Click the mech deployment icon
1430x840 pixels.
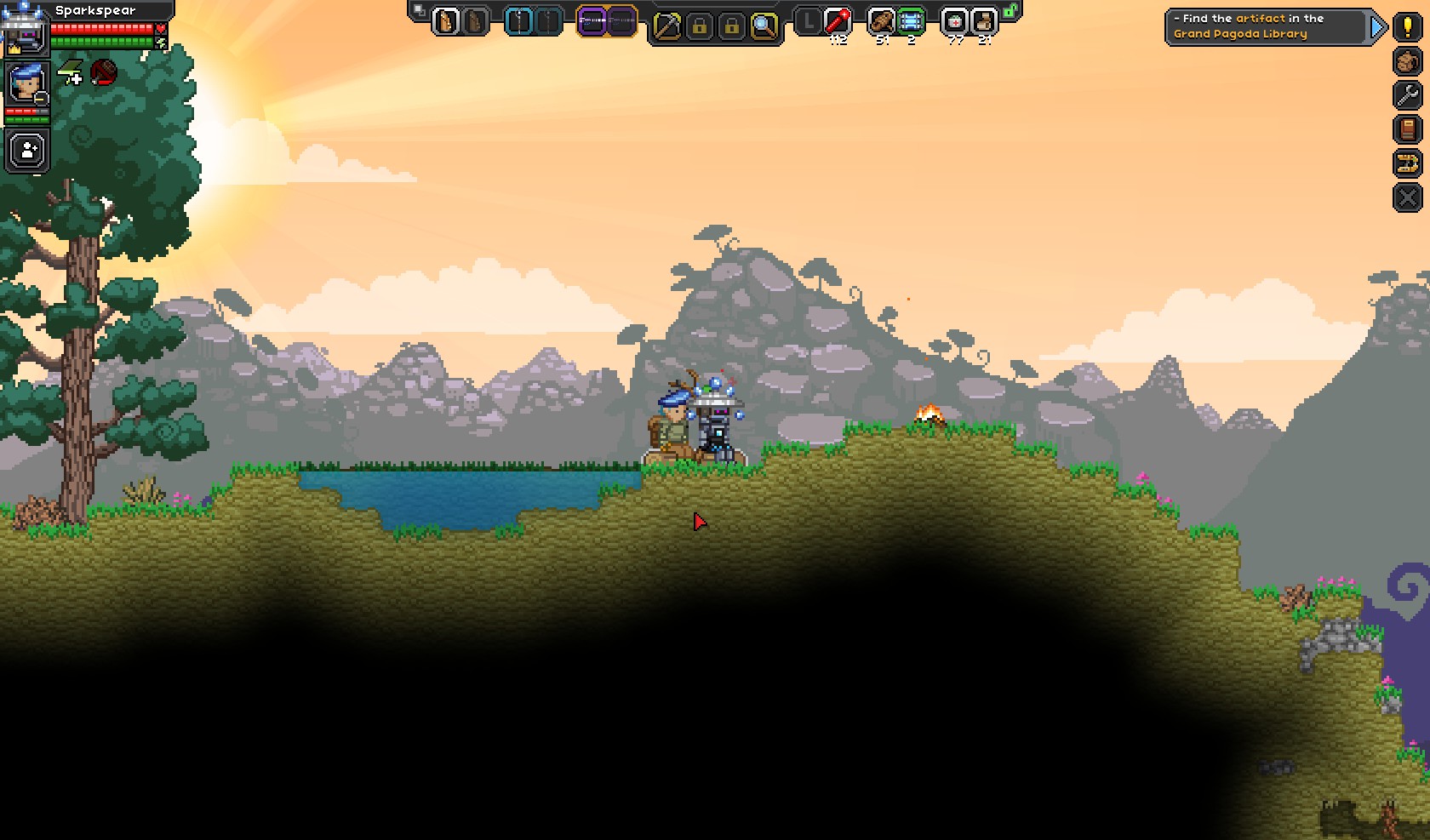pos(1407,162)
